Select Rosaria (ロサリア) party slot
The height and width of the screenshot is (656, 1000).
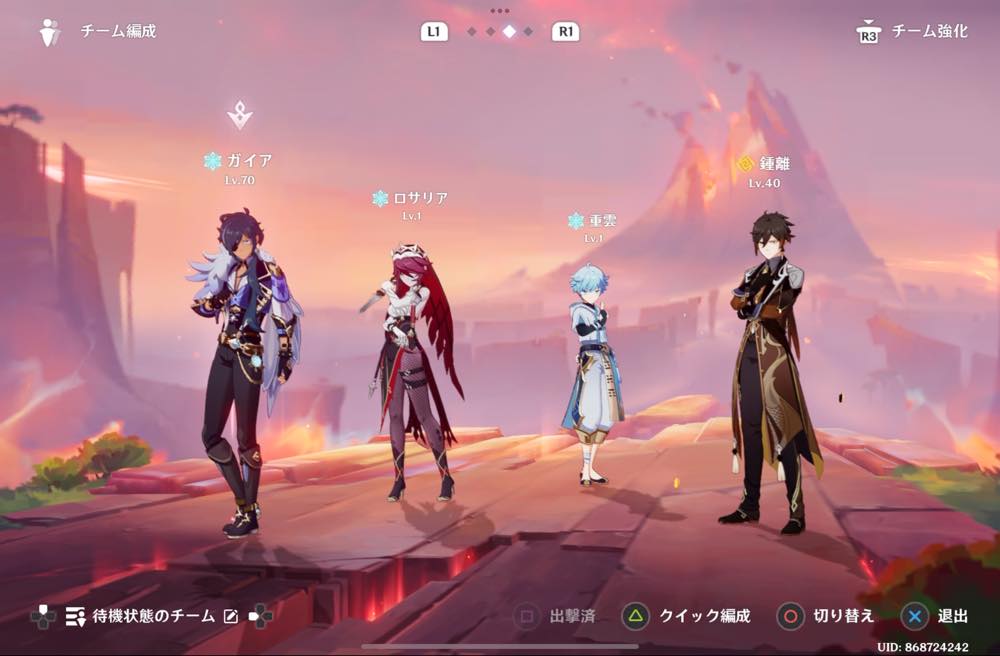414,370
